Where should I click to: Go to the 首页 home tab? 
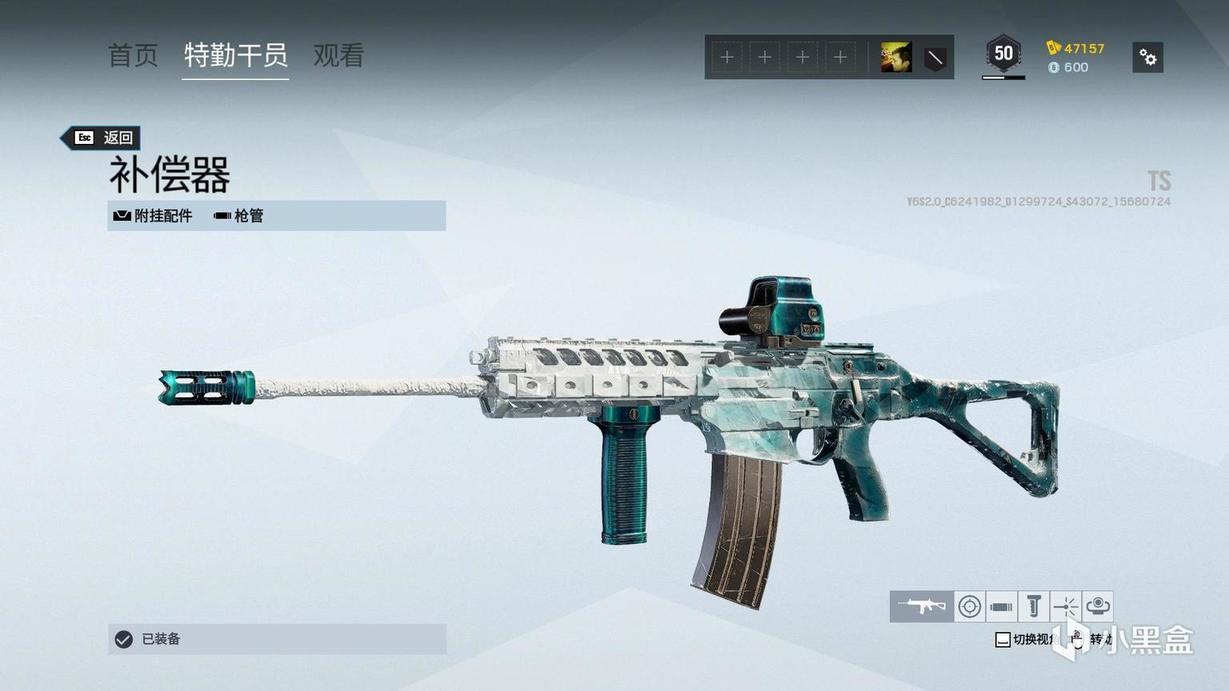[133, 56]
